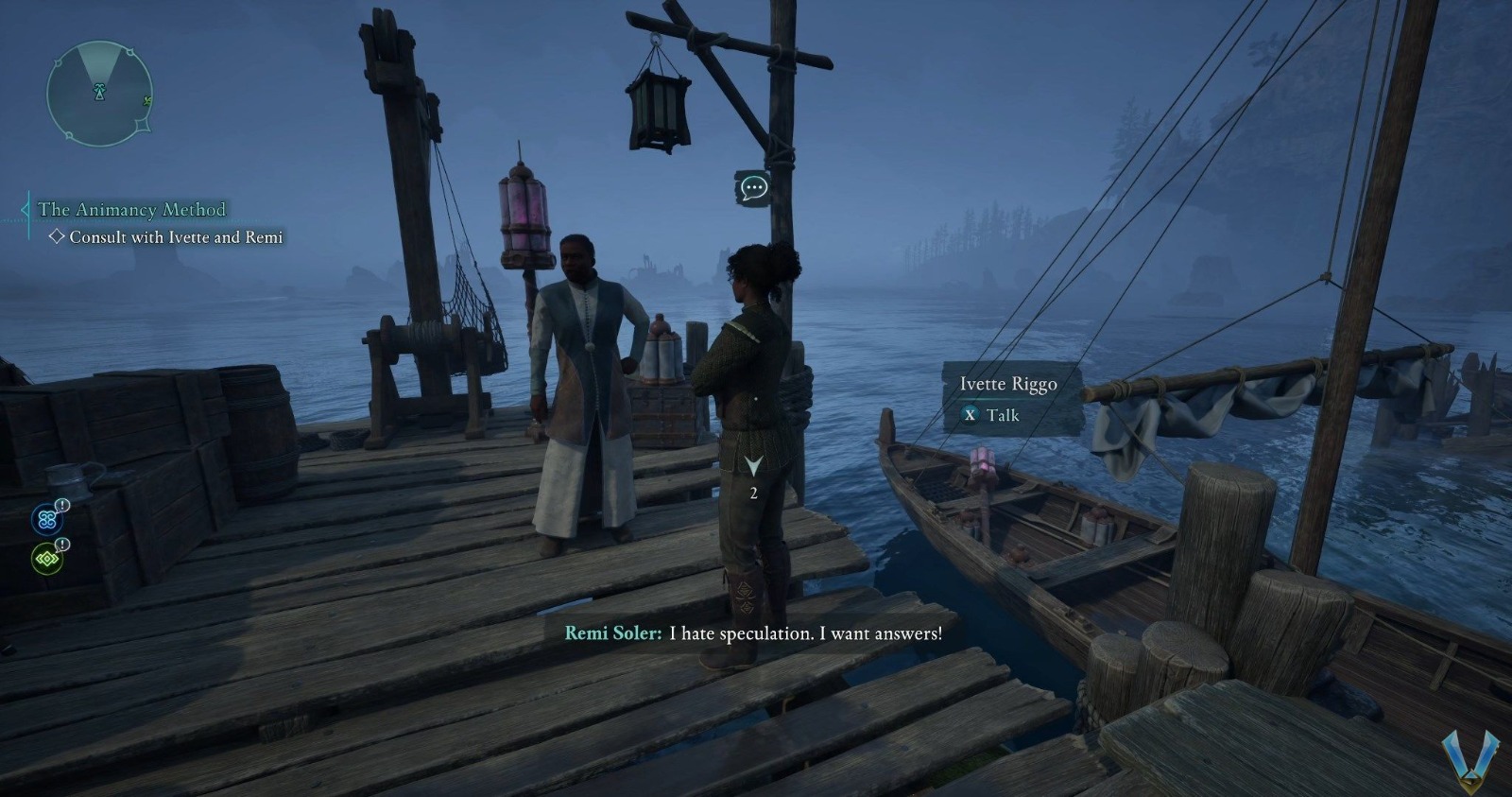The width and height of the screenshot is (1512, 797).
Task: Click the green diamond notification icon
Action: click(47, 559)
